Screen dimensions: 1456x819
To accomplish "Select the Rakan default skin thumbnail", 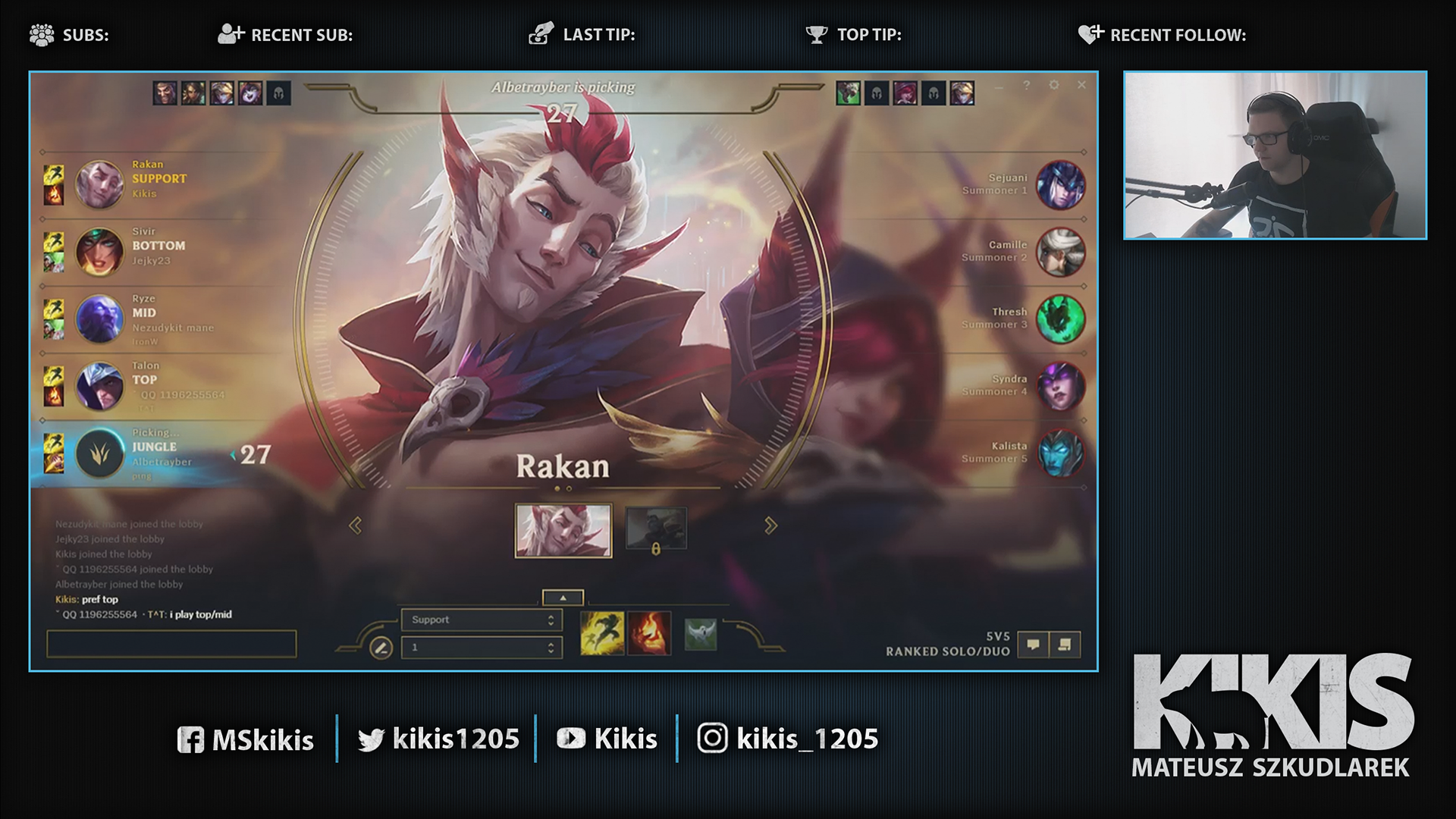I will pyautogui.click(x=563, y=531).
